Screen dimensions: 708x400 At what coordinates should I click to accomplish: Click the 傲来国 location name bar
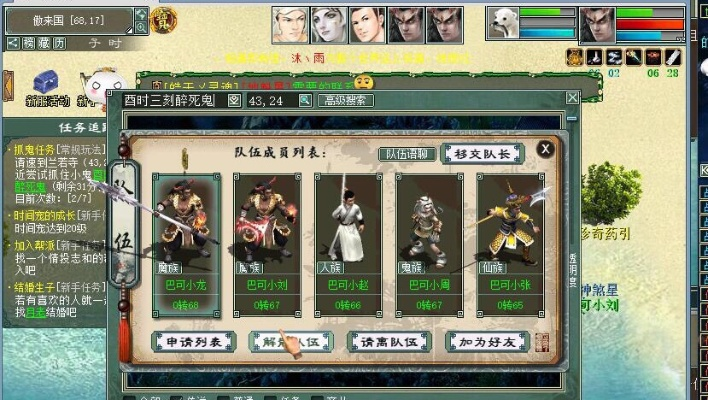tap(67, 18)
